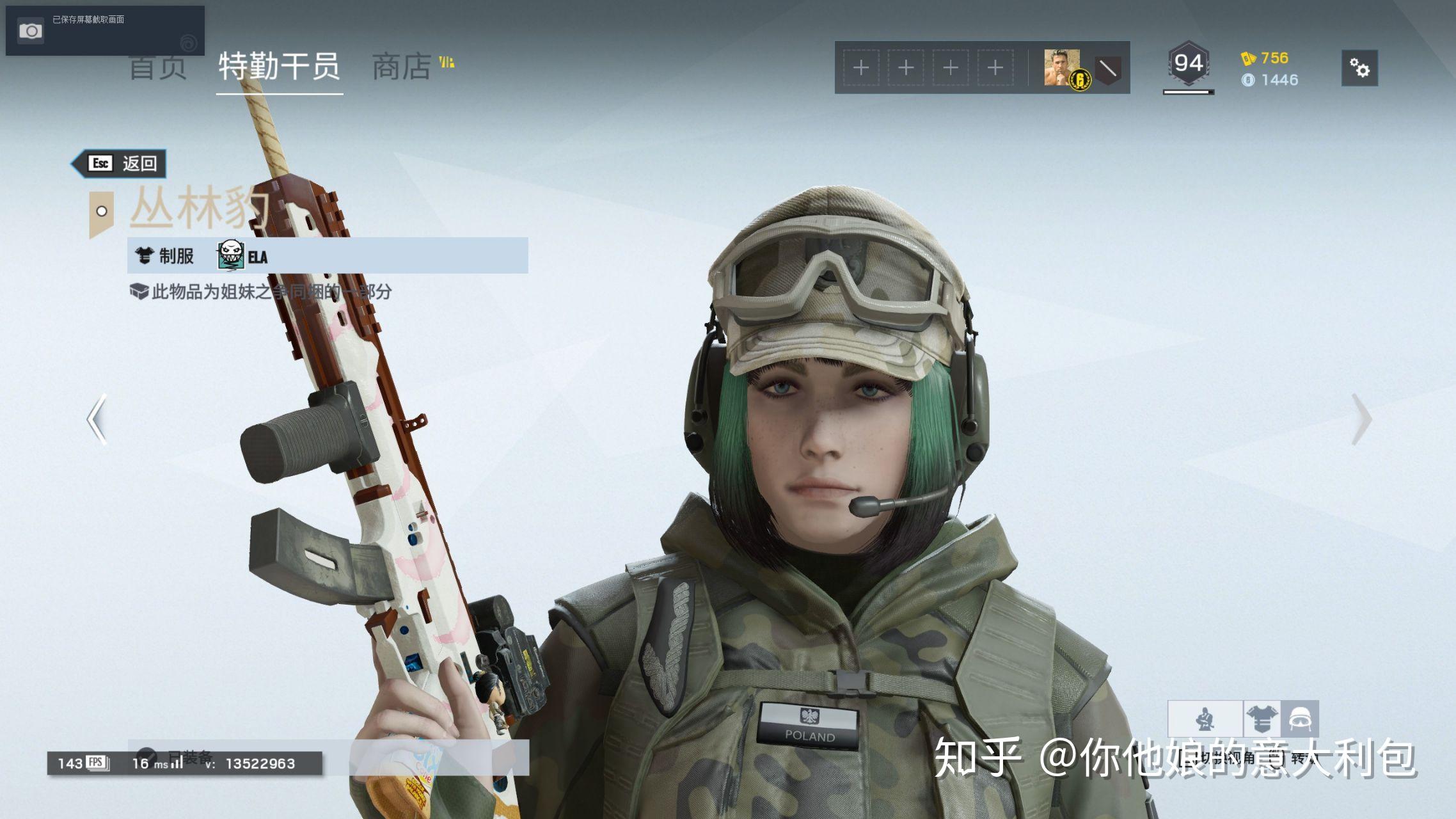Switch to the uniform shirt view

[1262, 719]
